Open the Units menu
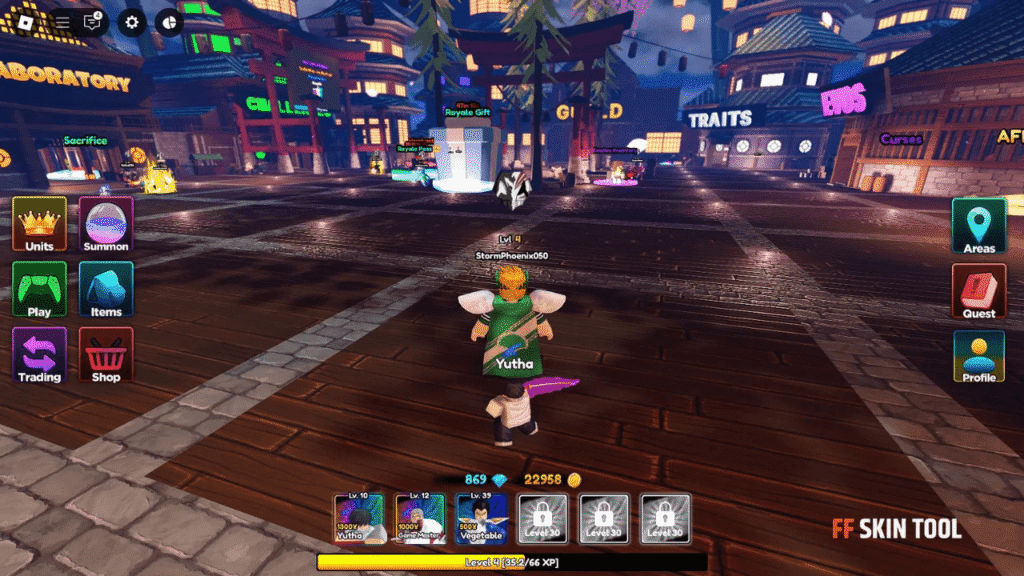1024x576 pixels. (40, 224)
